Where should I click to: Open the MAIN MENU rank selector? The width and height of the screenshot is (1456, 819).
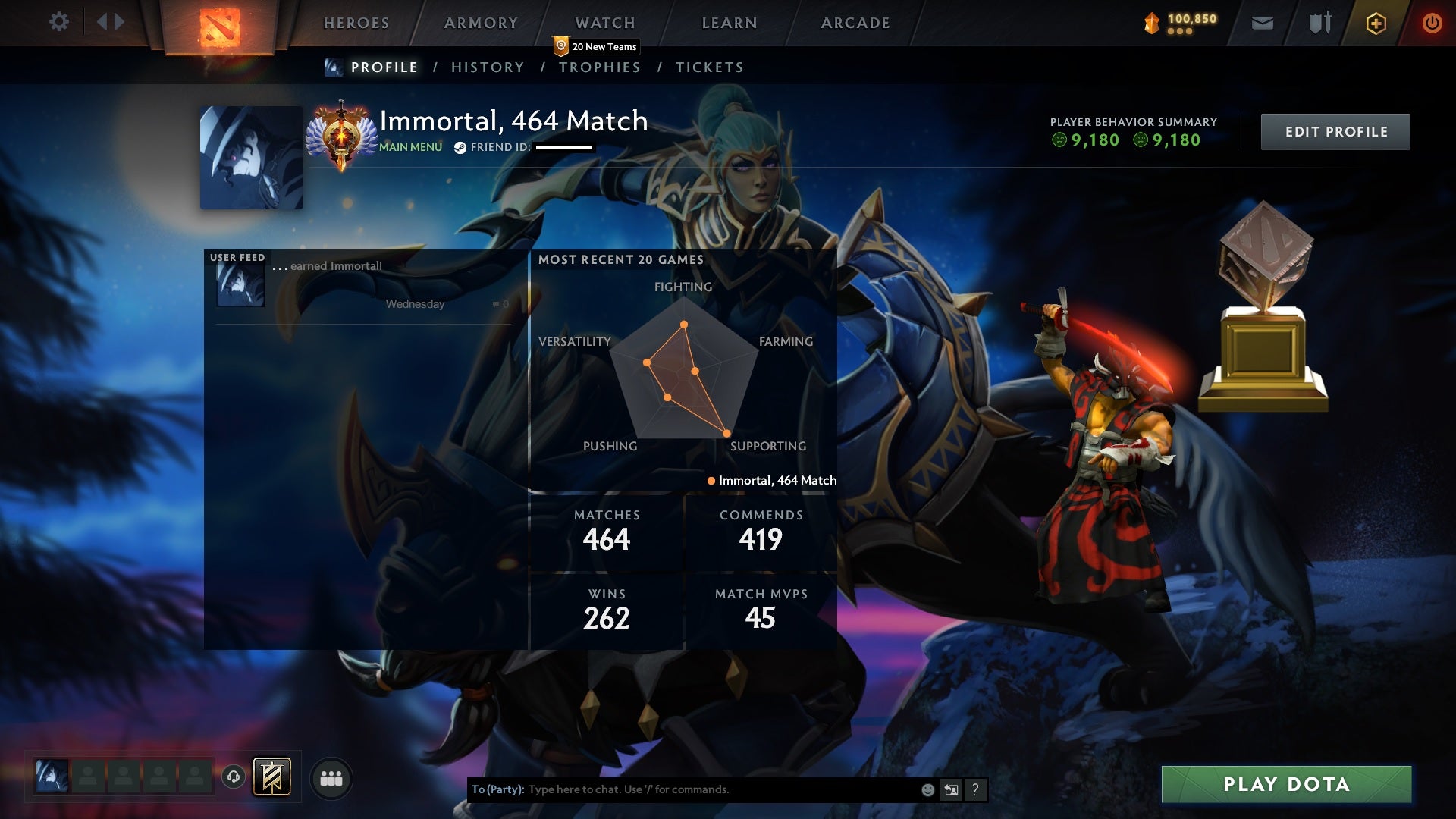tap(409, 148)
